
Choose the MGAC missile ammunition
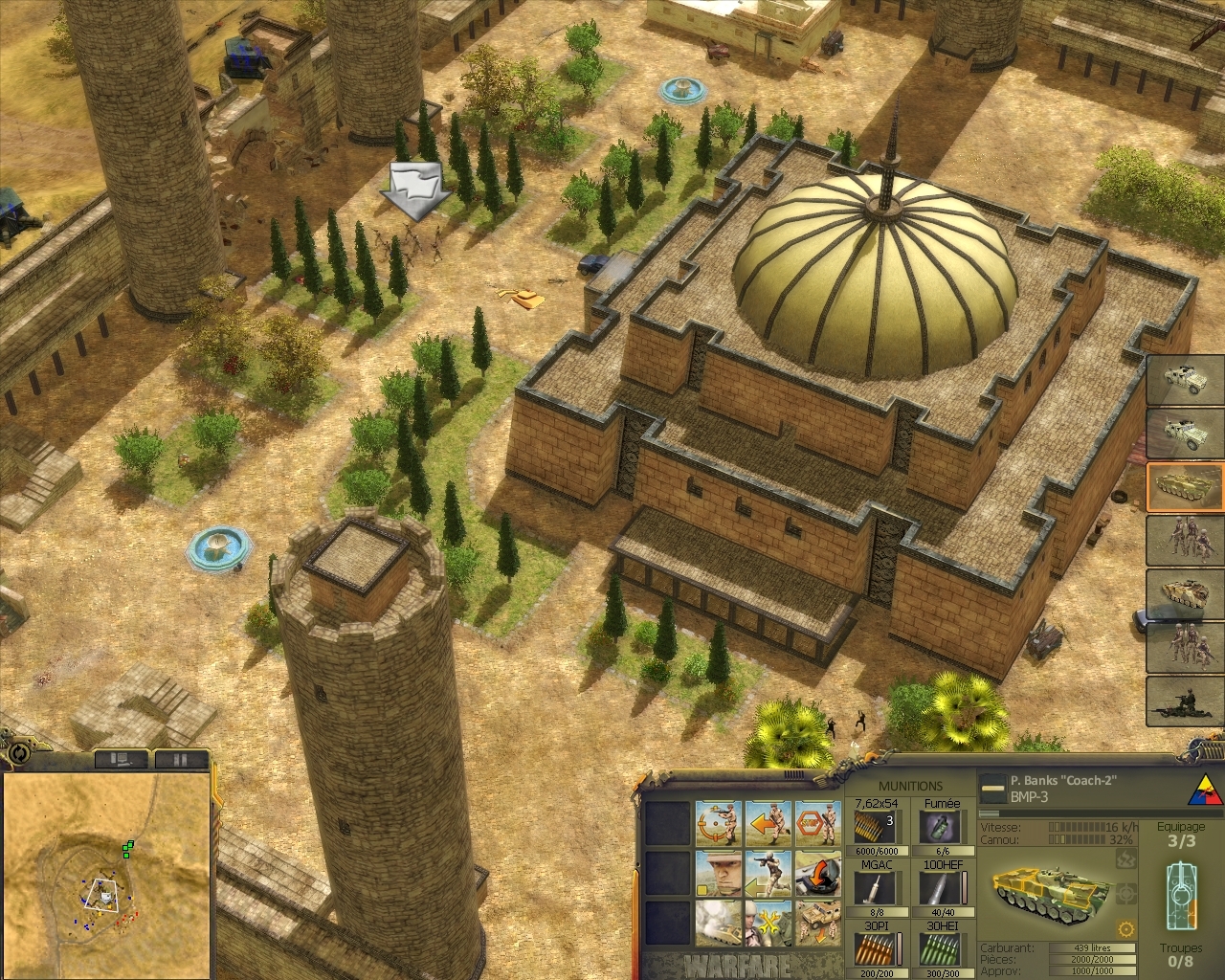click(875, 888)
